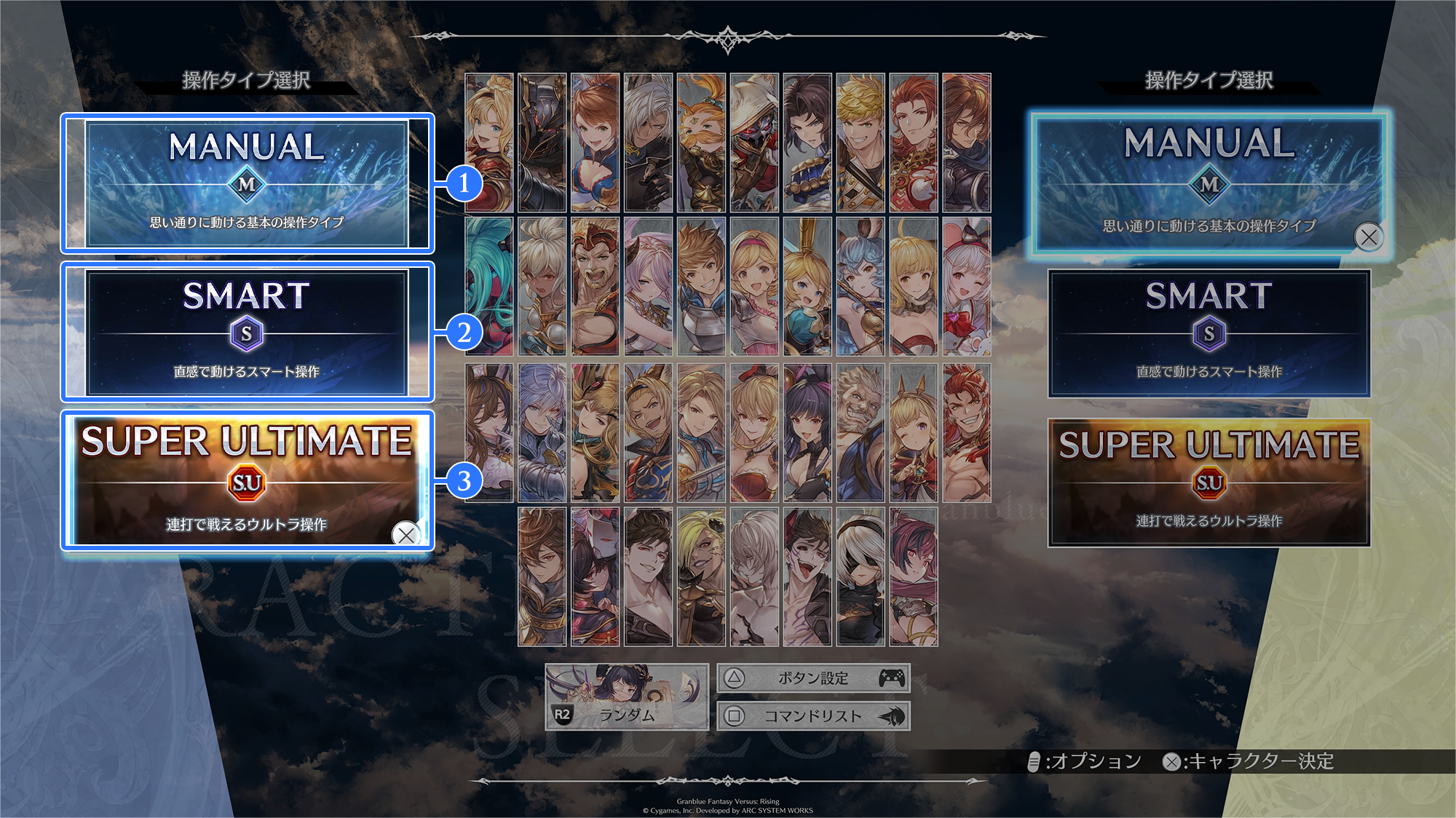Pick Player 2's SUPER ULTIMATE control type

1209,483
